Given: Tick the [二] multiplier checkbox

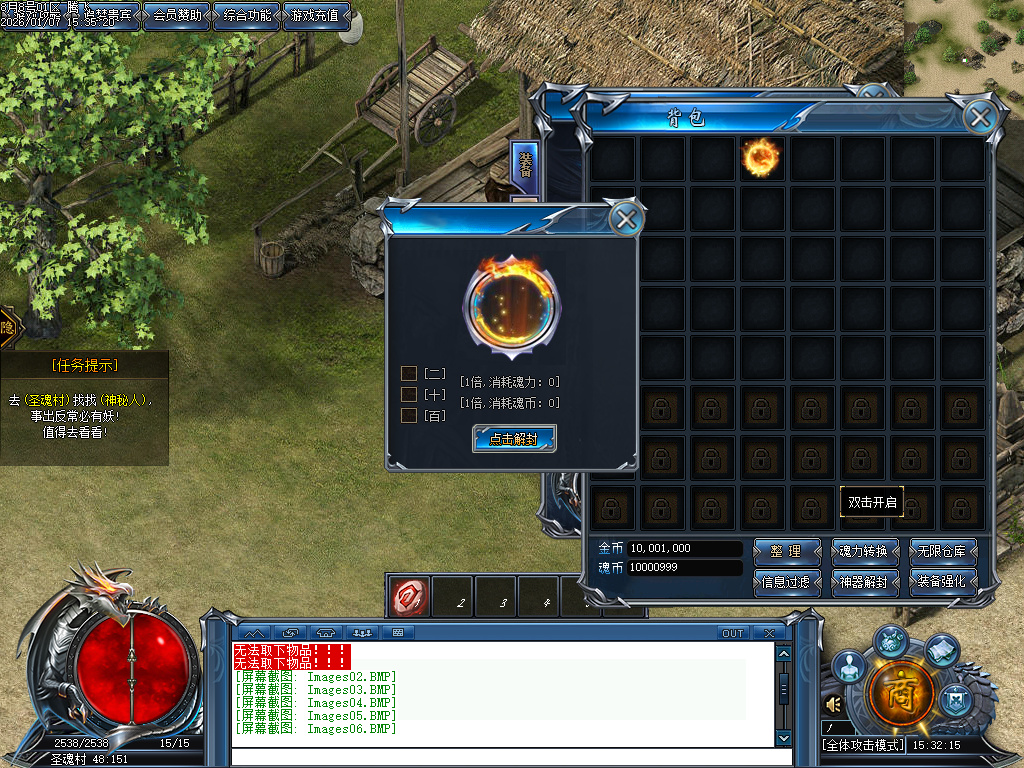Looking at the screenshot, I should (409, 373).
